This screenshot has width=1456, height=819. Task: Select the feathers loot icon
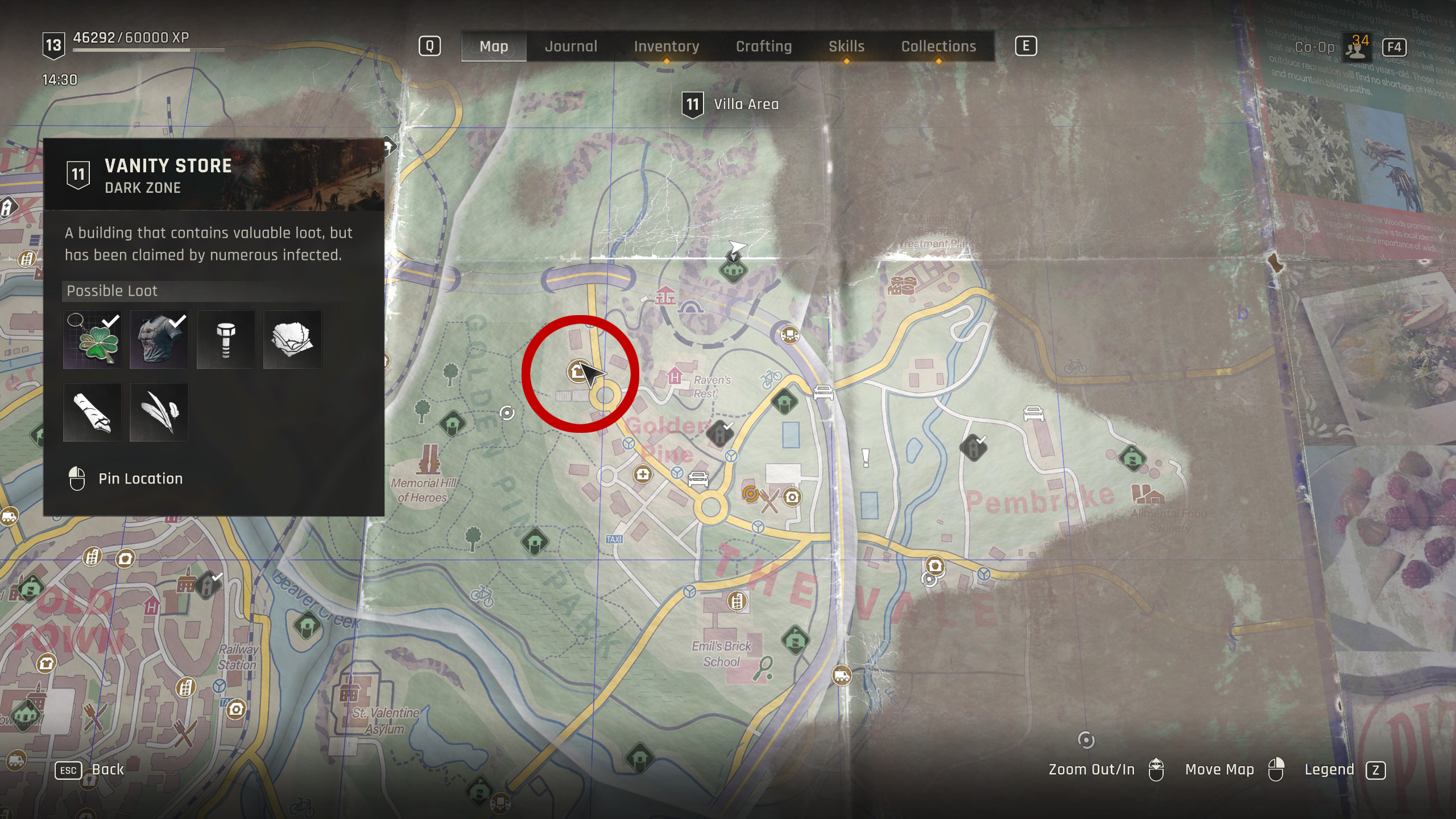[x=159, y=412]
